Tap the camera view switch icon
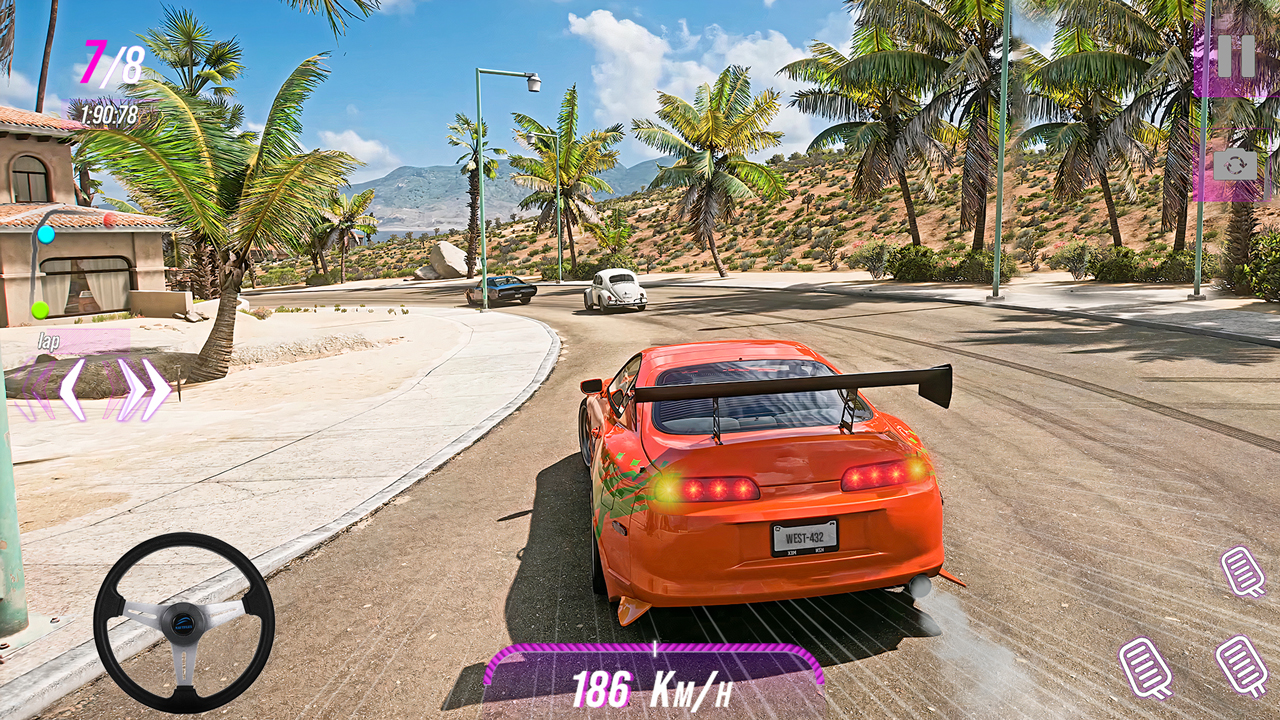Screen dimensions: 1280x720 tap(1237, 165)
